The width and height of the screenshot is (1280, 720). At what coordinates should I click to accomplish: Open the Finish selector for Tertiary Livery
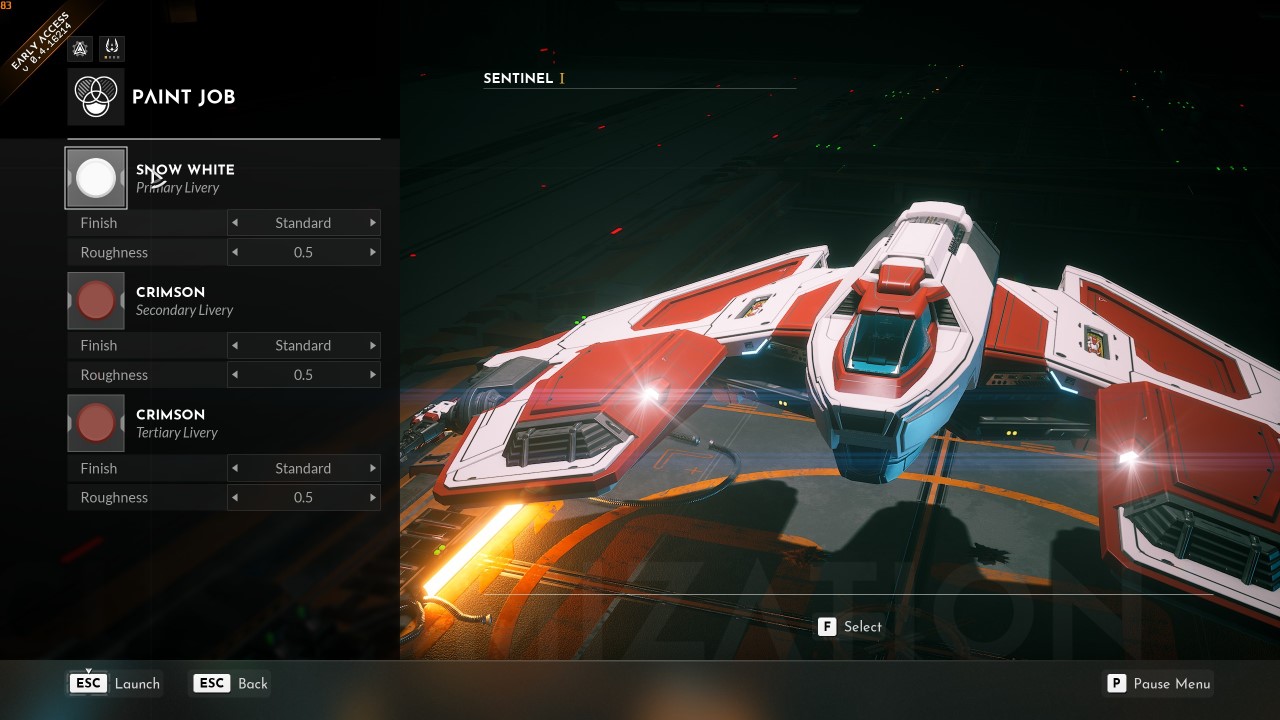tap(303, 468)
